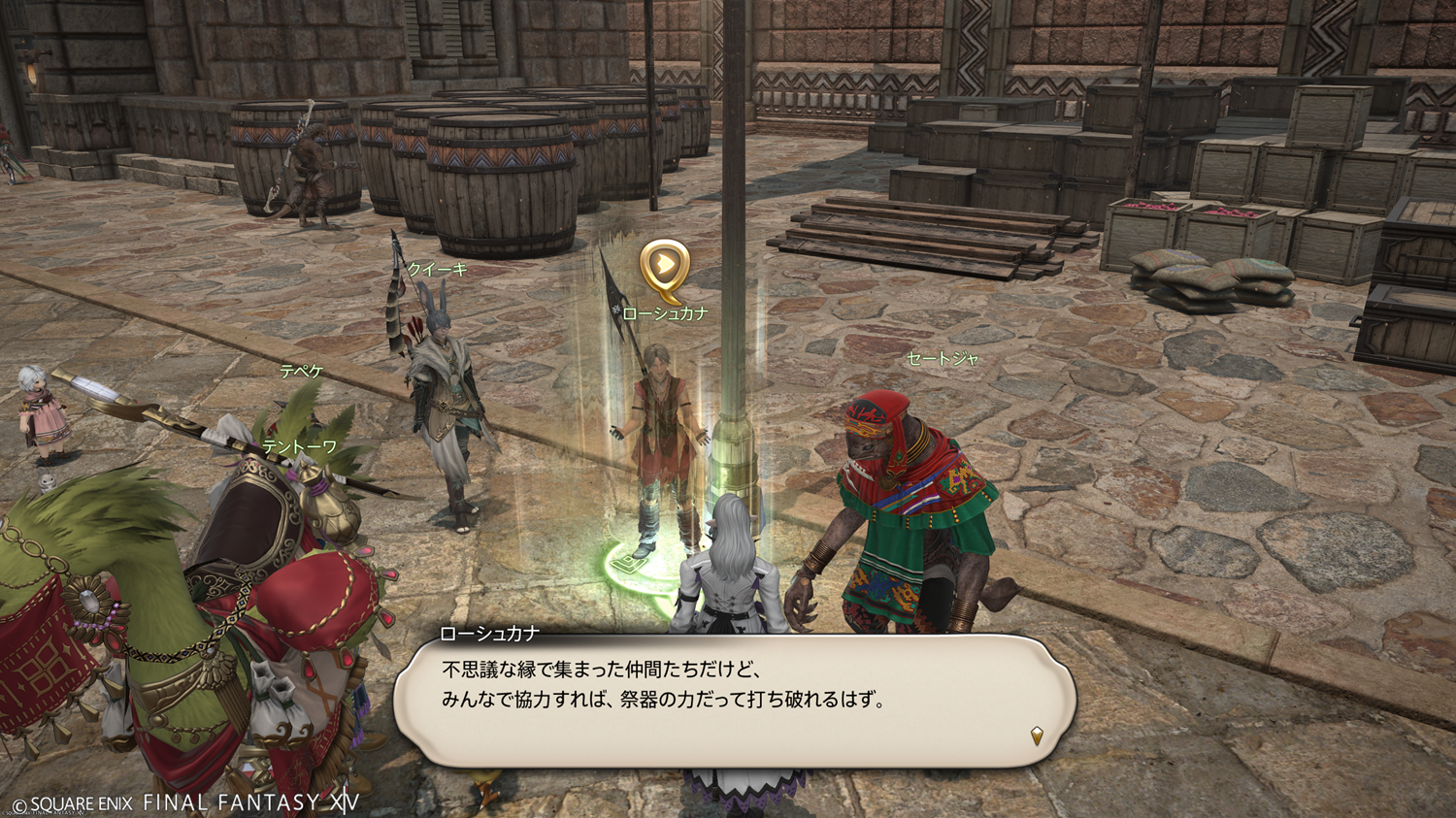1456x818 pixels.
Task: Select the テントーワ nameplate
Action: (300, 446)
